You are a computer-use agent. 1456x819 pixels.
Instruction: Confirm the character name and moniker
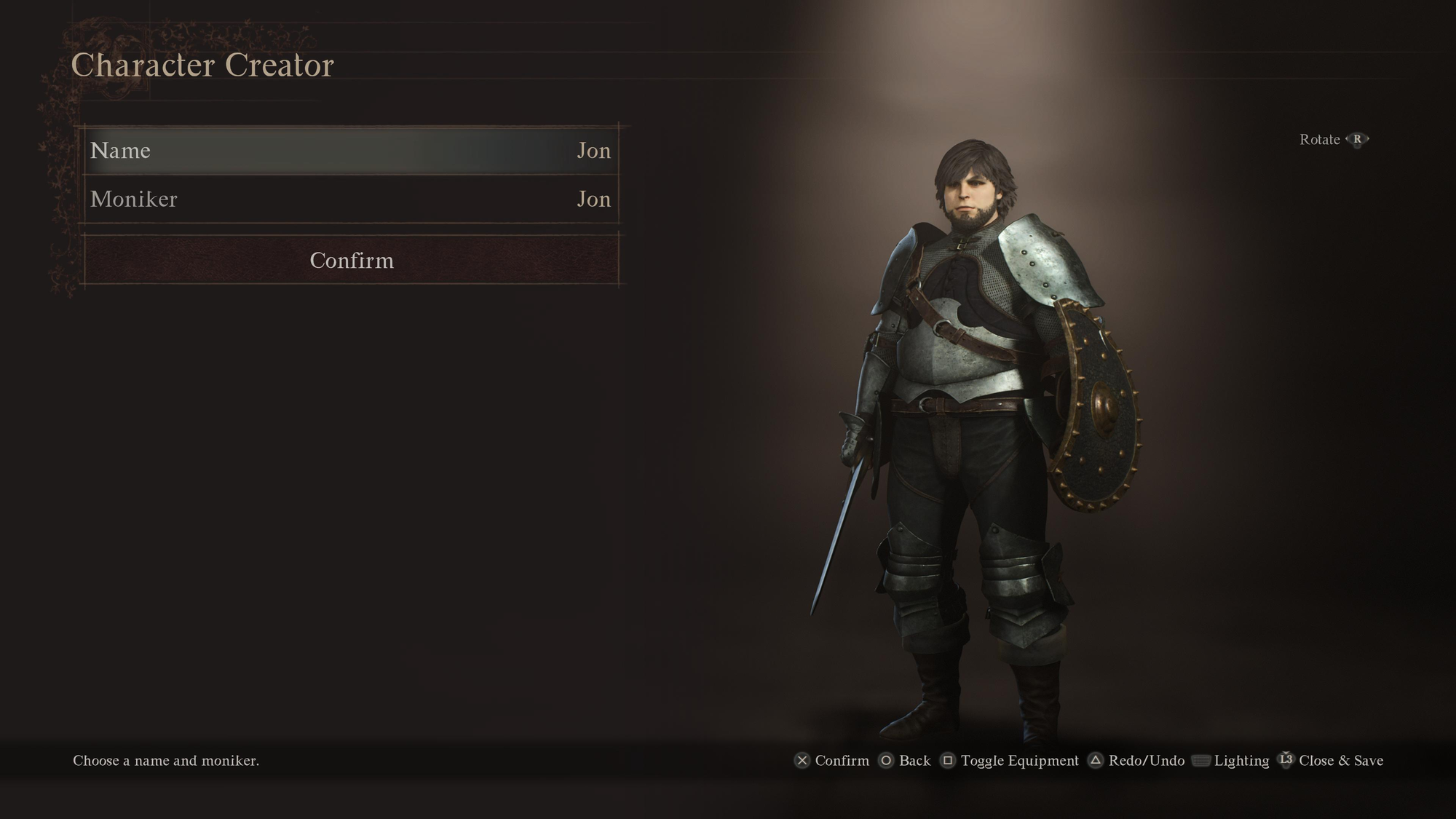coord(351,260)
